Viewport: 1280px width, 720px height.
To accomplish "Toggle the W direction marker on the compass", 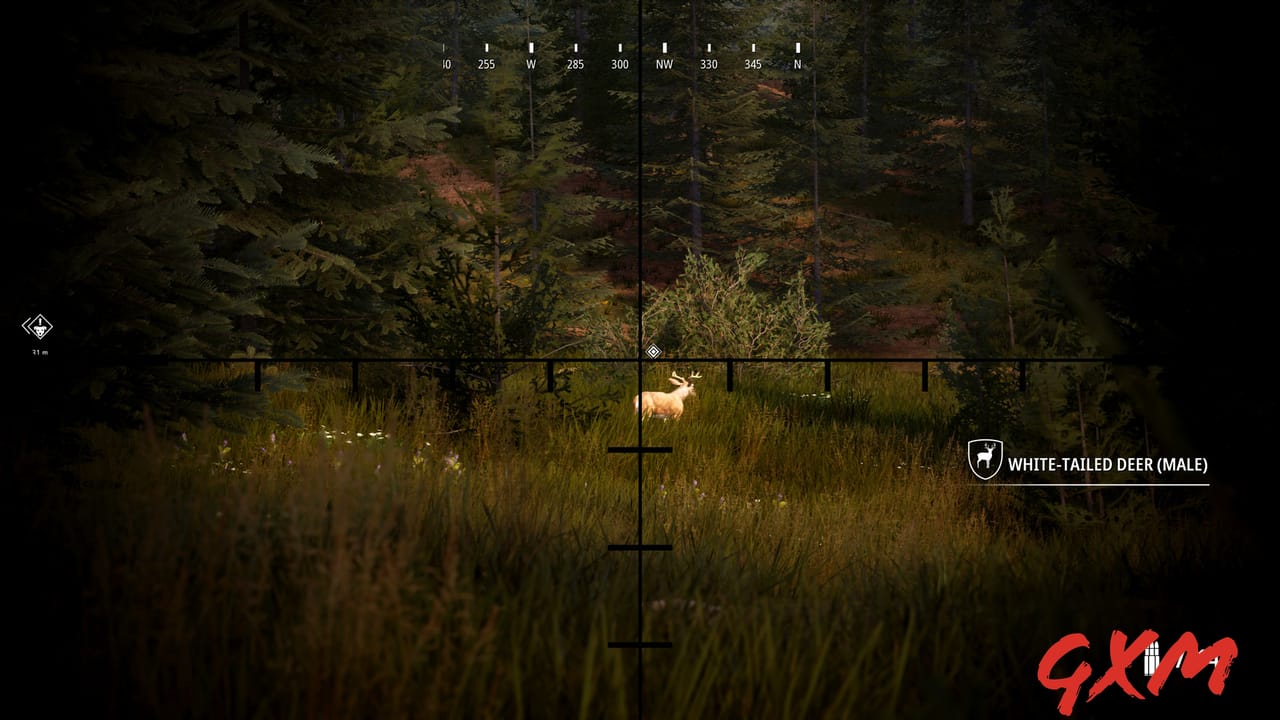I will tap(531, 62).
